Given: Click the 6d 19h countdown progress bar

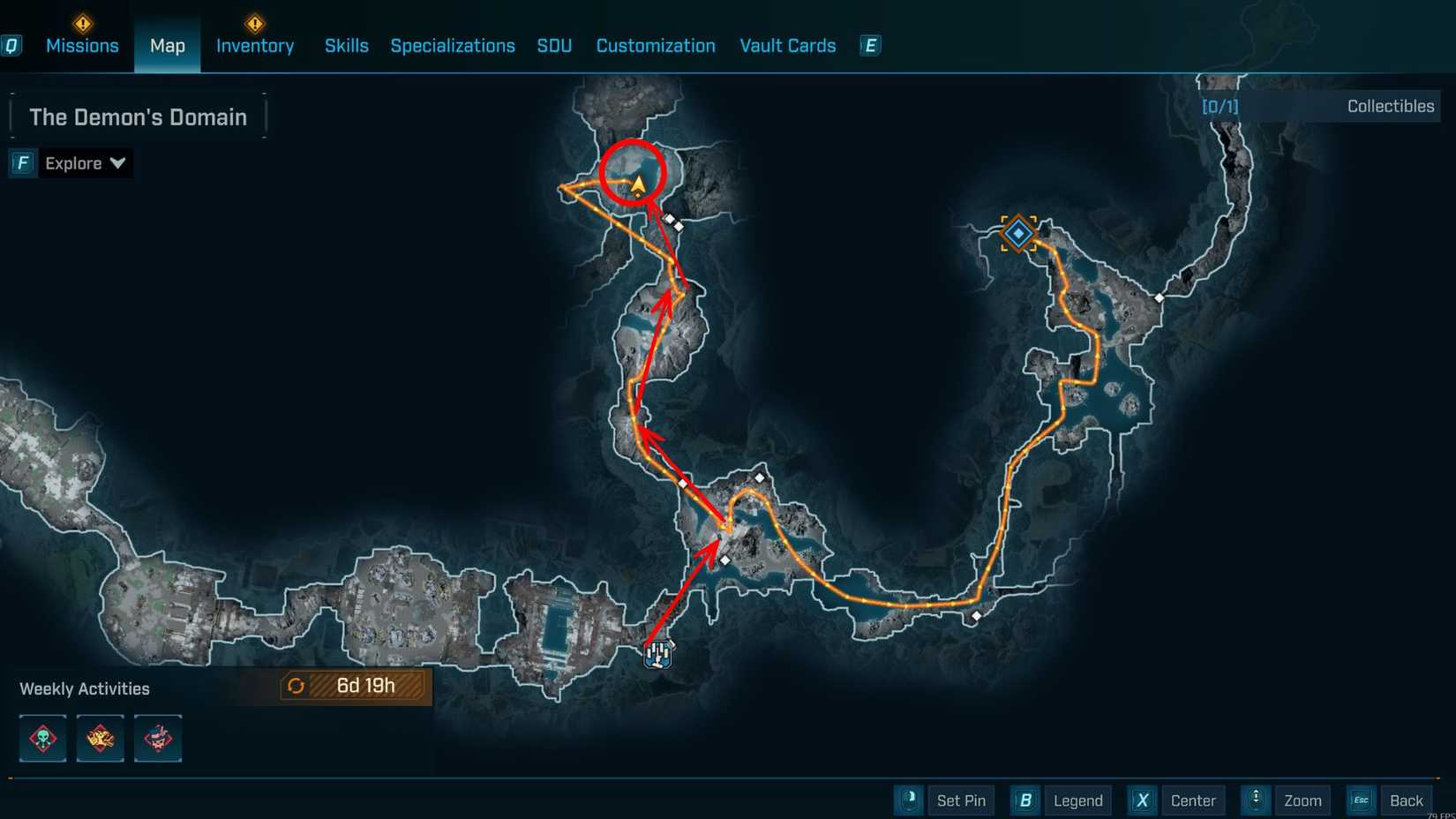Looking at the screenshot, I should coord(366,685).
